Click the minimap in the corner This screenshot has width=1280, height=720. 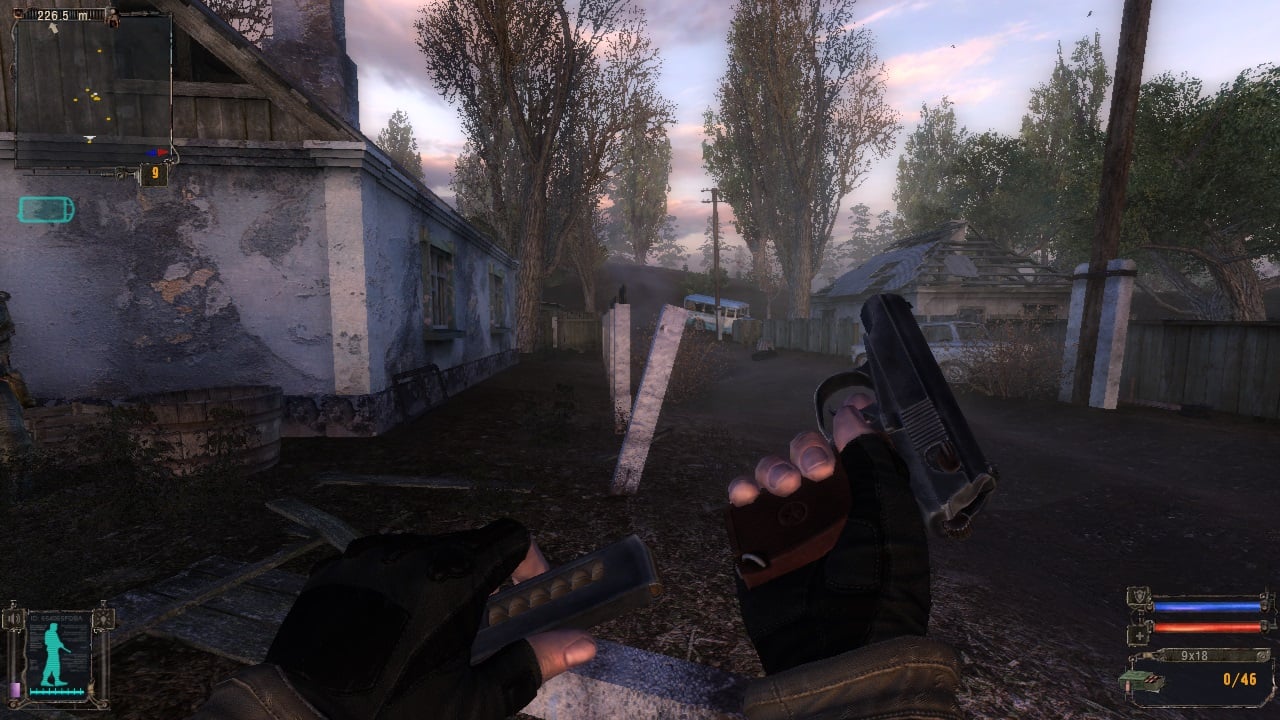pyautogui.click(x=93, y=88)
